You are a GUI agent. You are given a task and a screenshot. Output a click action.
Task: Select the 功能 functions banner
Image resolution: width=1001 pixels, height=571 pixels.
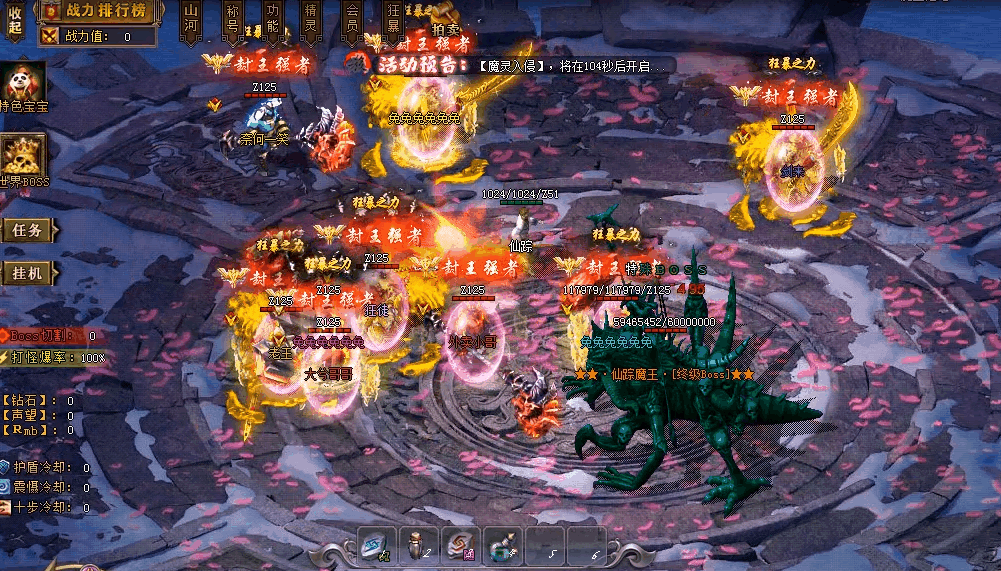coord(272,20)
